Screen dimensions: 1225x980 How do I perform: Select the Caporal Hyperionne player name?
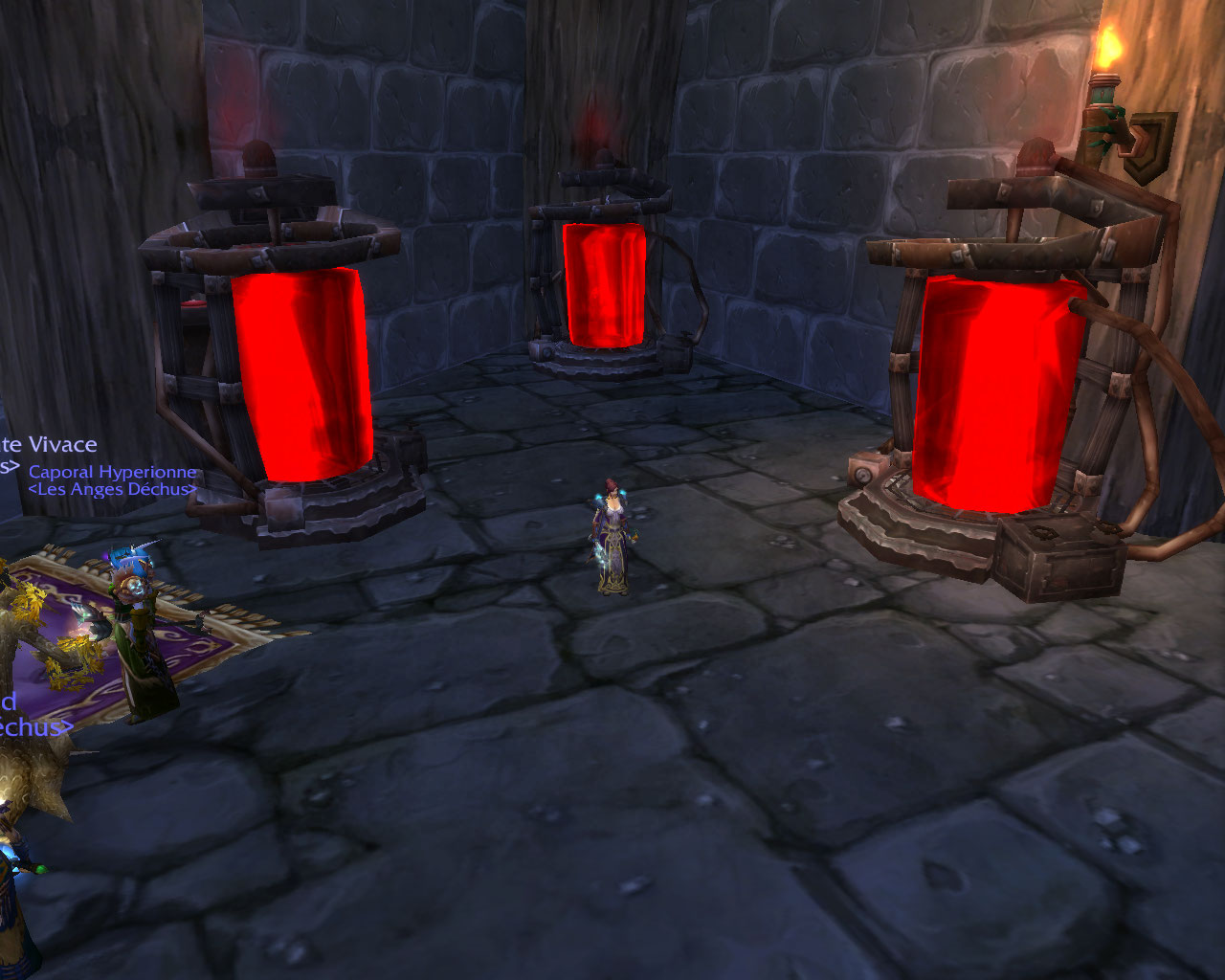(112, 472)
